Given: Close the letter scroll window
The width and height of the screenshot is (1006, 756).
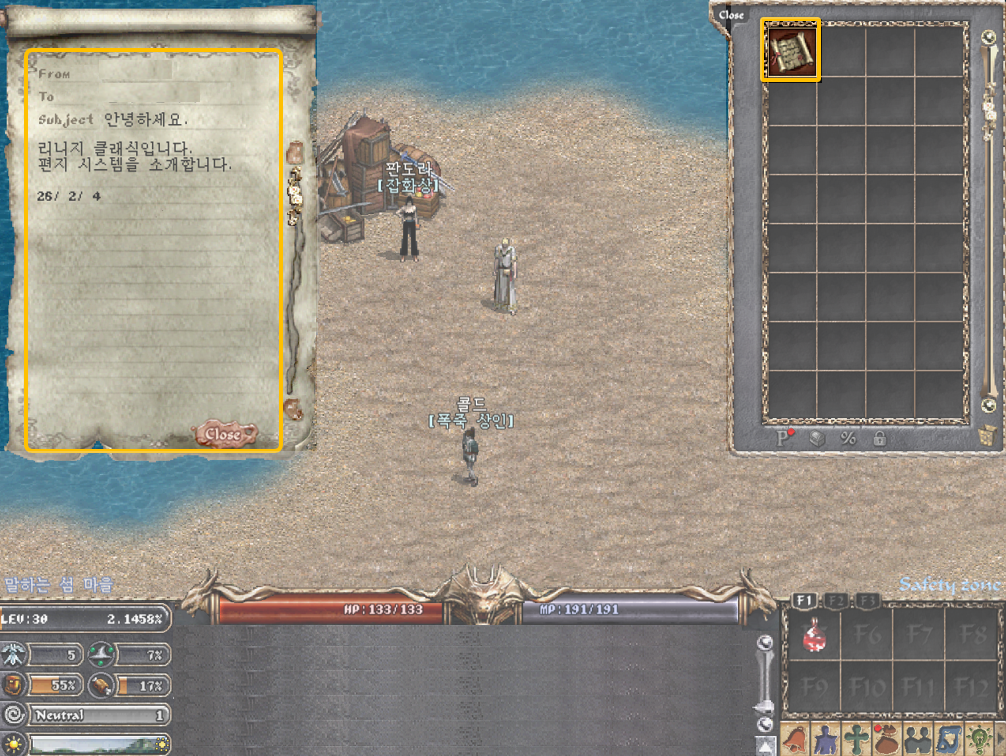Looking at the screenshot, I should point(223,434).
